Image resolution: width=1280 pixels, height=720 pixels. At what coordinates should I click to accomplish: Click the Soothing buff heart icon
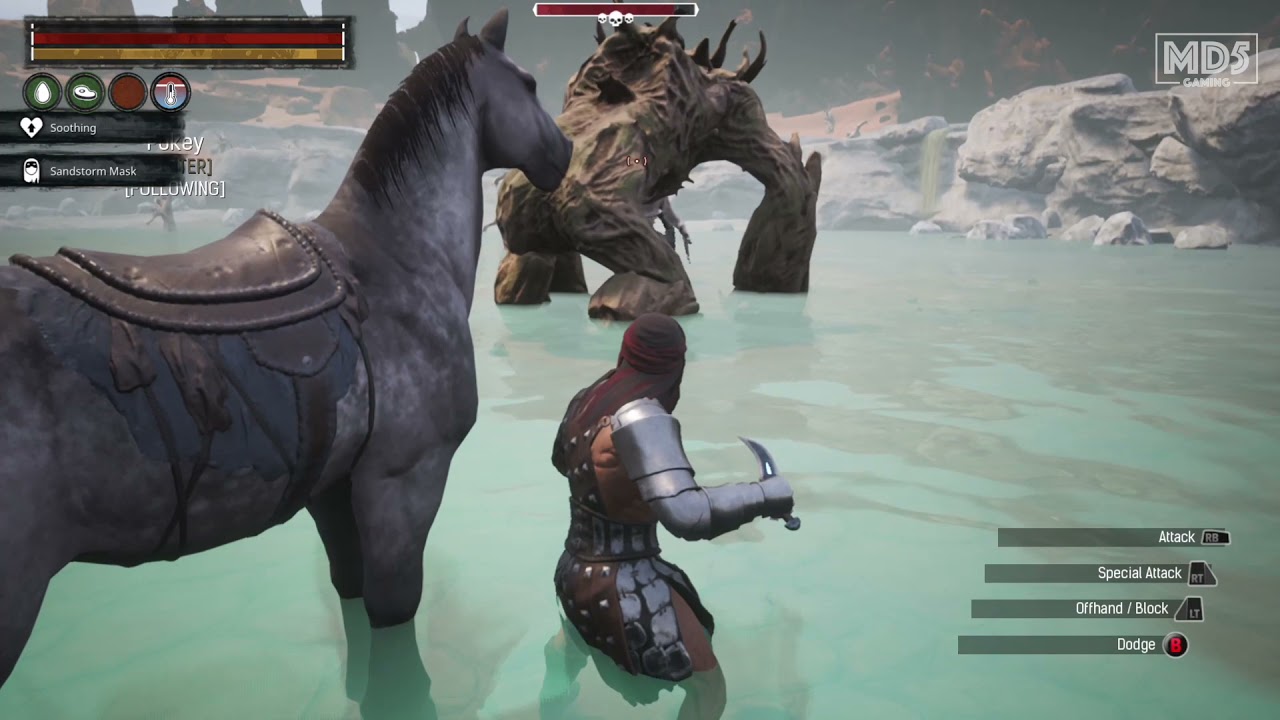point(31,127)
